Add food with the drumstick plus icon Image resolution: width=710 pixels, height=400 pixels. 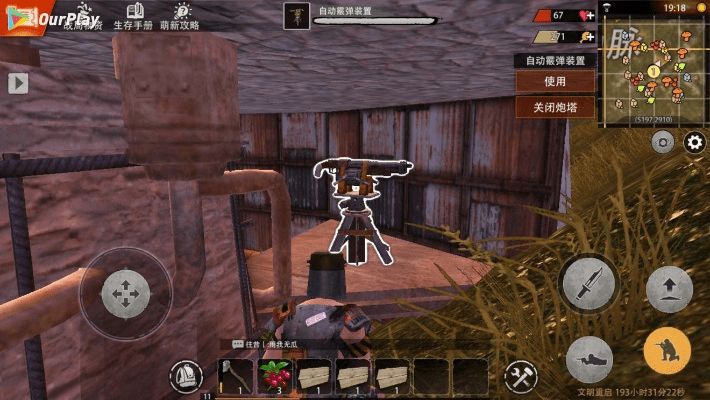point(589,37)
